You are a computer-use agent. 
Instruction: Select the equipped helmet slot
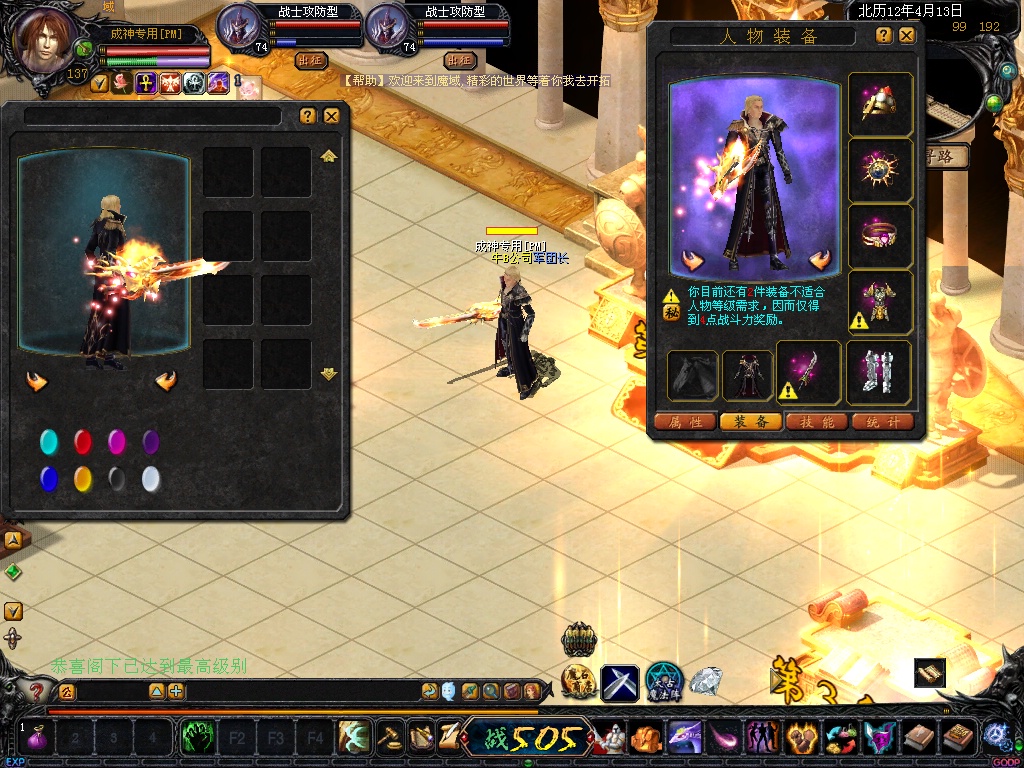880,103
